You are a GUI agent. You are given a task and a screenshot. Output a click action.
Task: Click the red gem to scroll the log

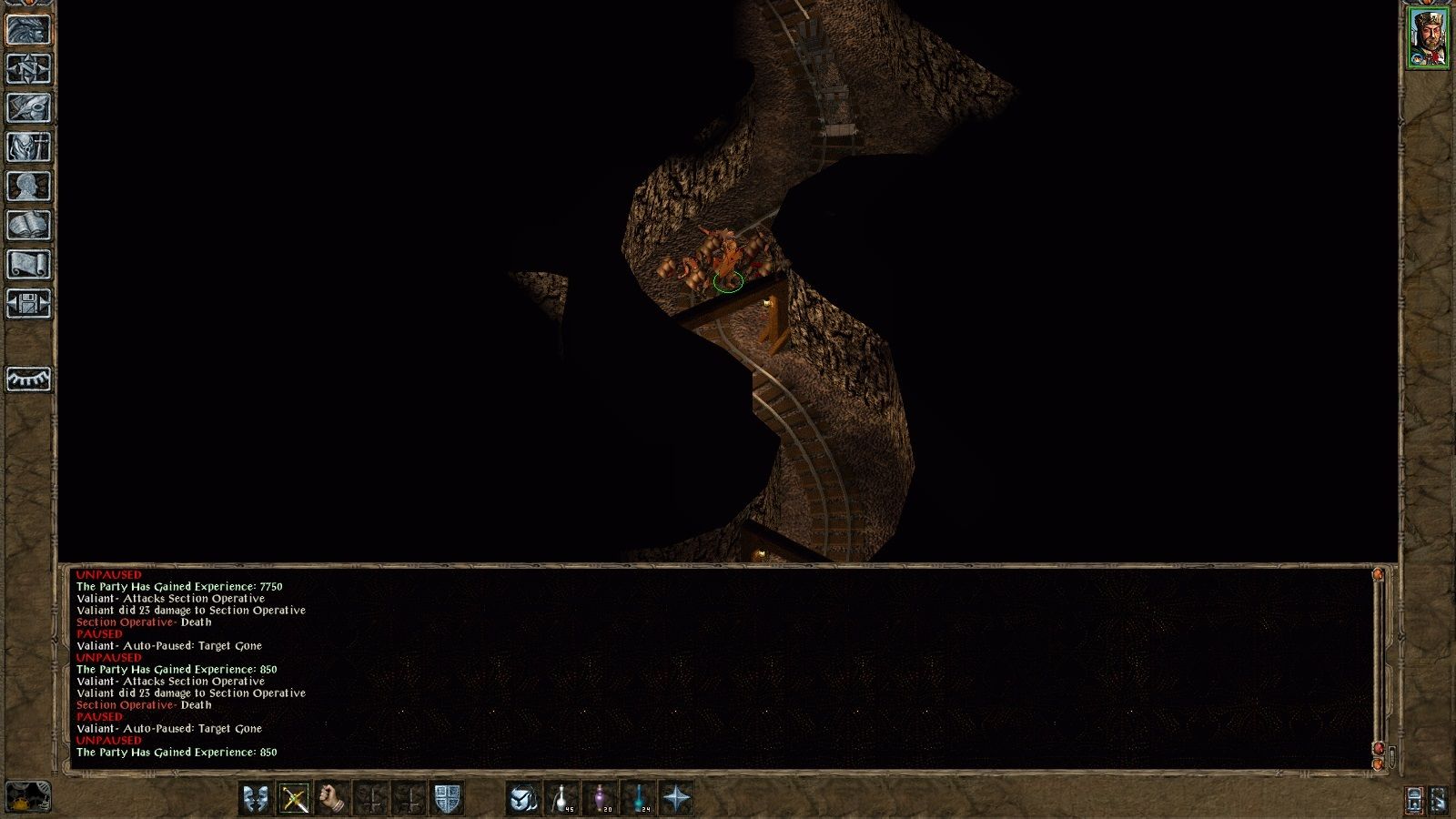[1379, 747]
